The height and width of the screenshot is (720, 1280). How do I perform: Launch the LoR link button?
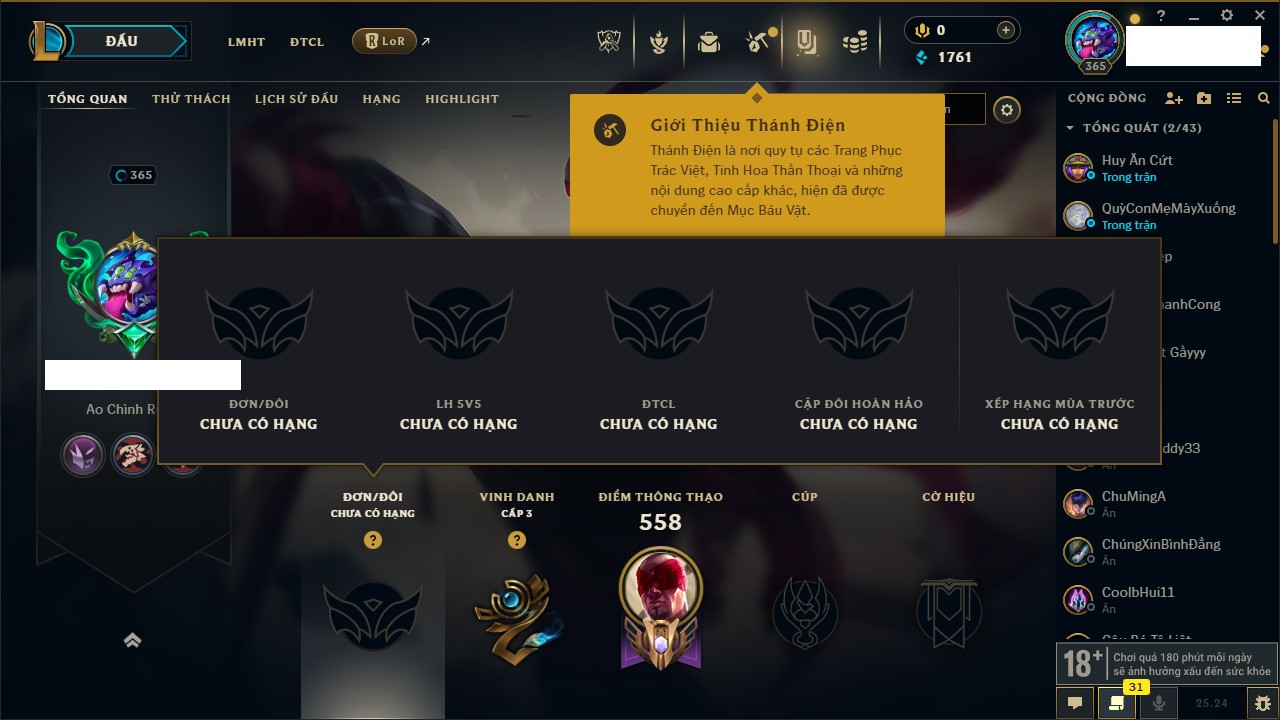tap(385, 41)
